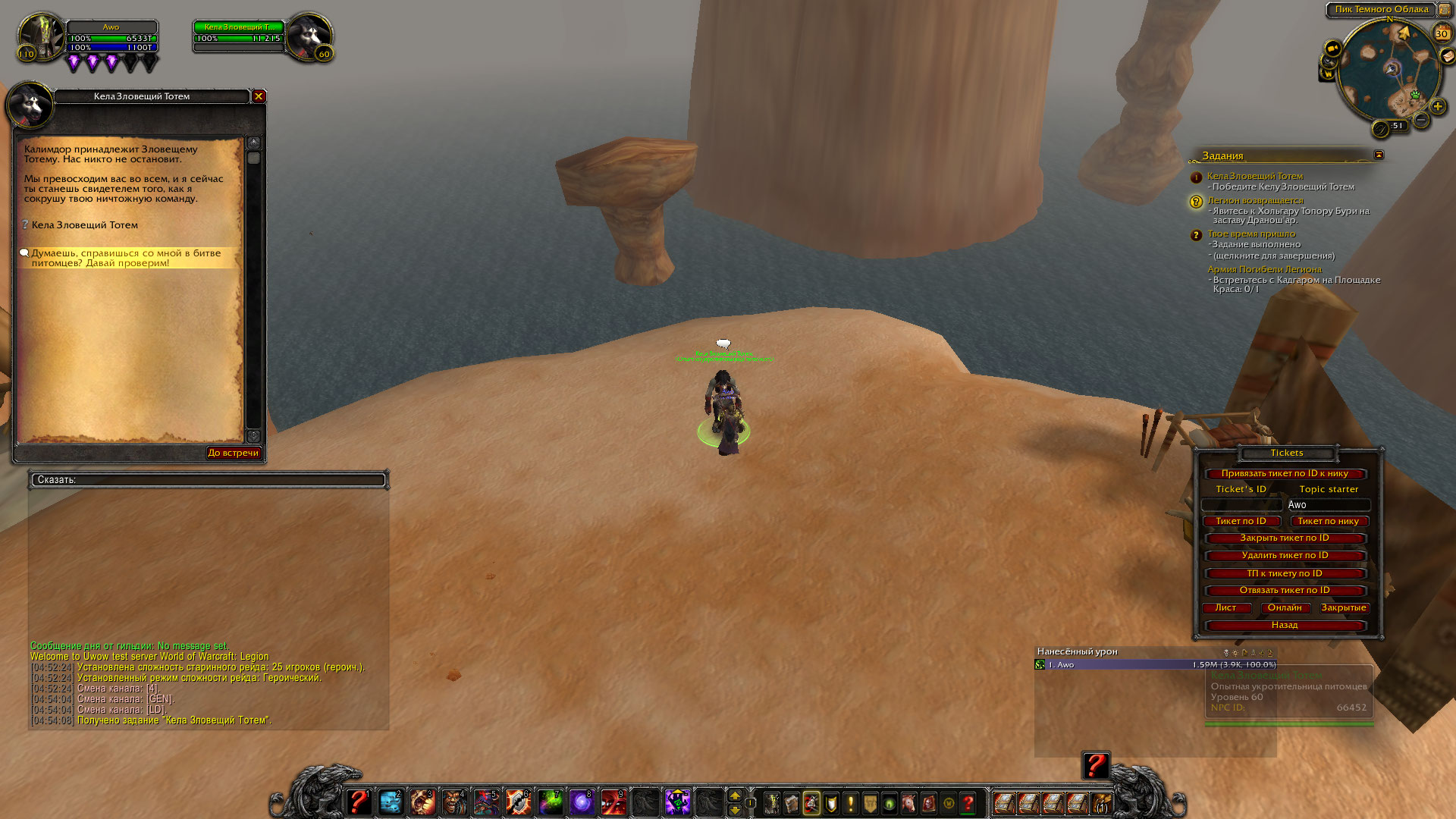Open the calendar icon showing 30
This screenshot has height=819, width=1456.
coord(1442,33)
